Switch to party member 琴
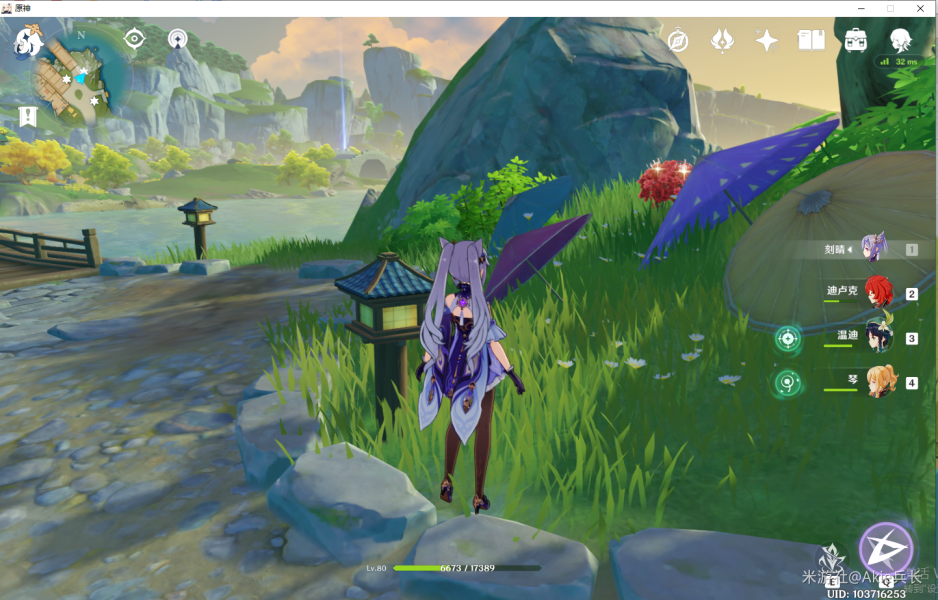 coord(880,382)
